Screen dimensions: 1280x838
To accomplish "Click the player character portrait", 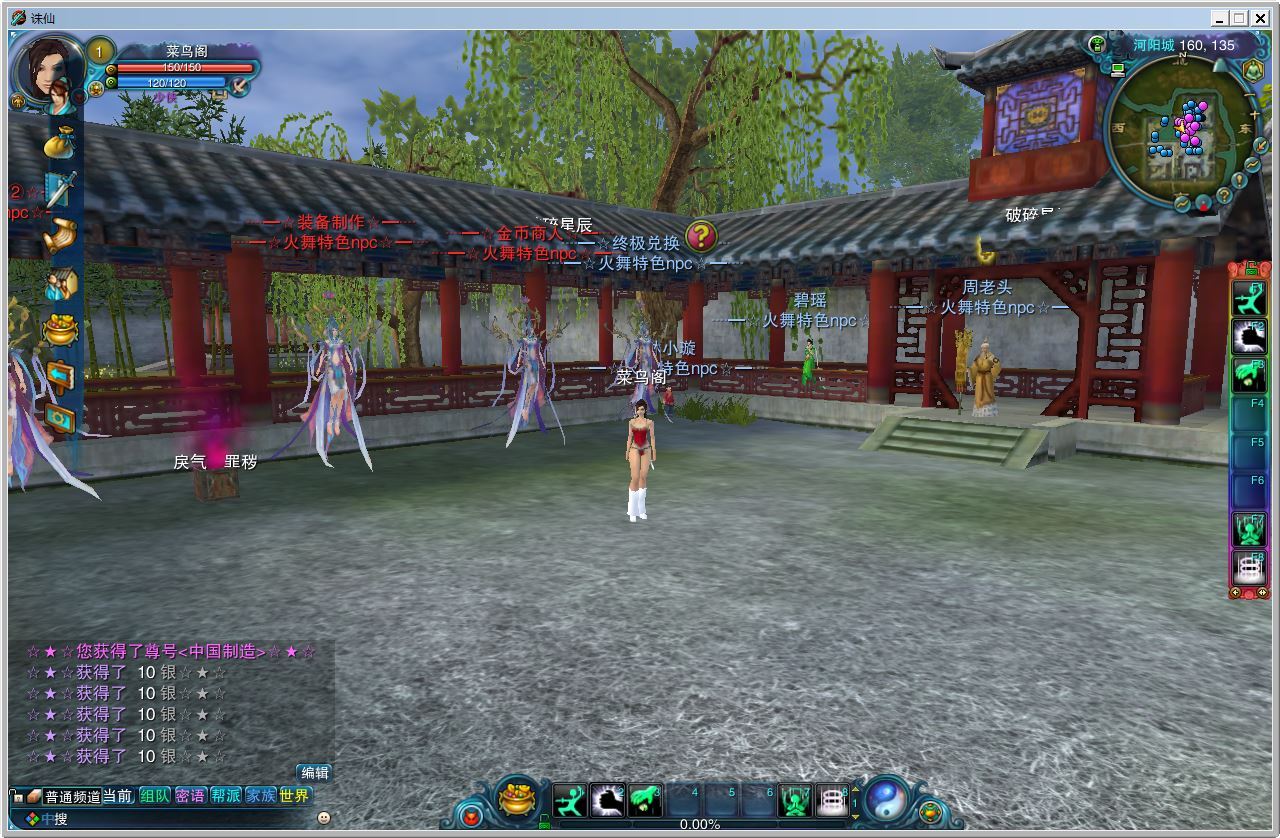I will tap(48, 70).
